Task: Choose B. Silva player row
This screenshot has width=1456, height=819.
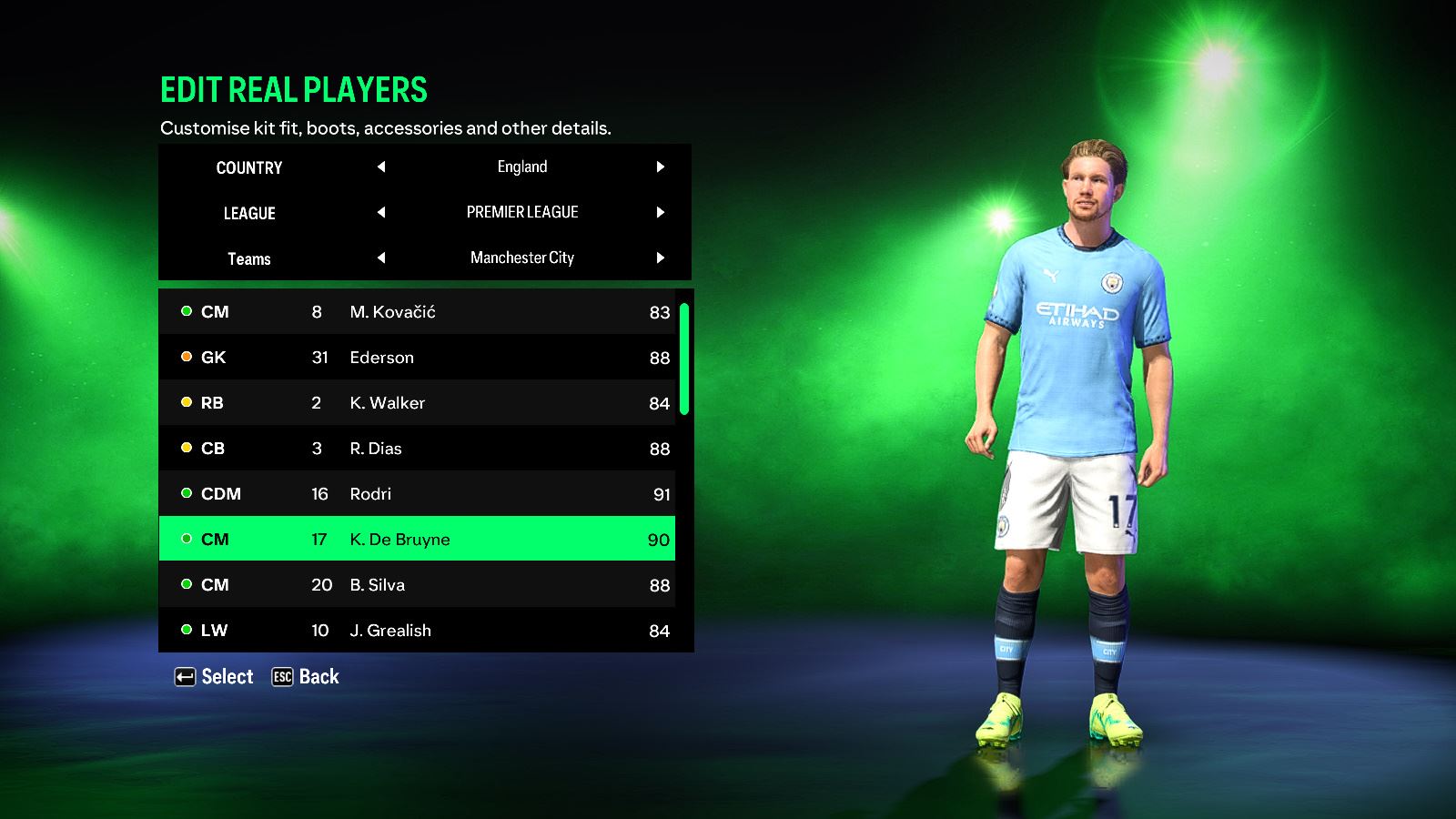Action: (x=417, y=585)
